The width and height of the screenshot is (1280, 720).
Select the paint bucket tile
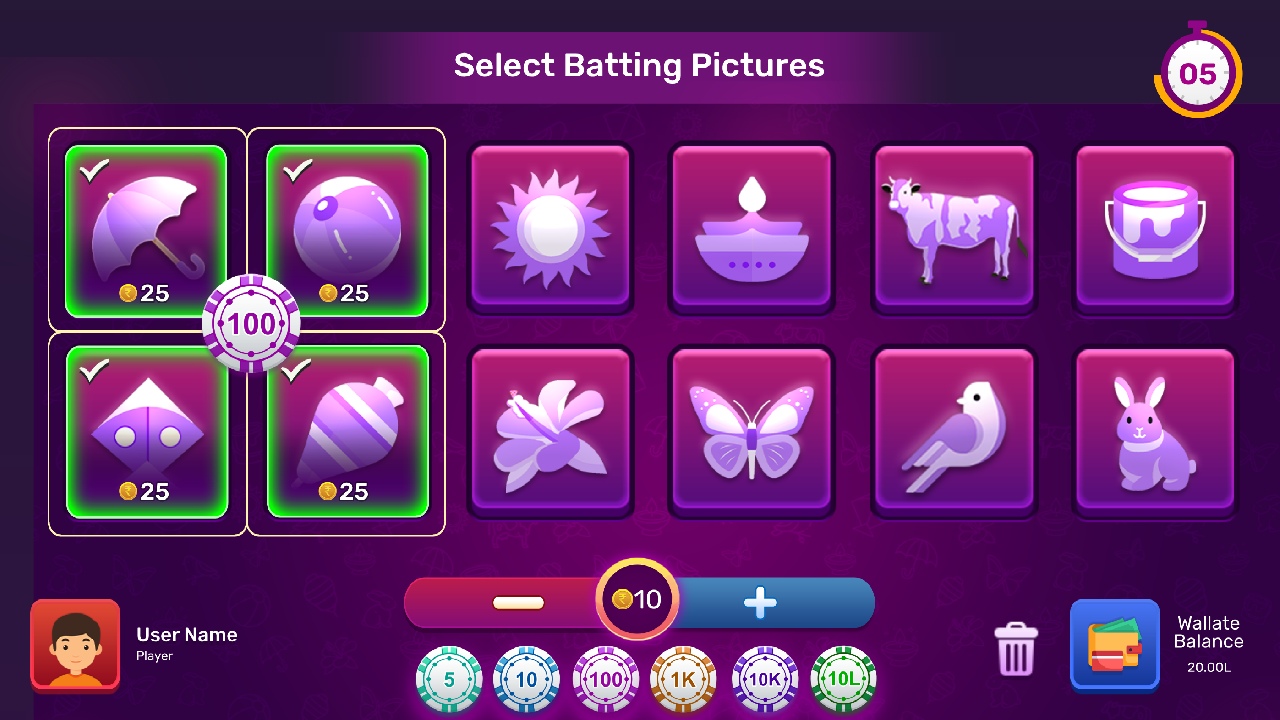(x=1155, y=228)
